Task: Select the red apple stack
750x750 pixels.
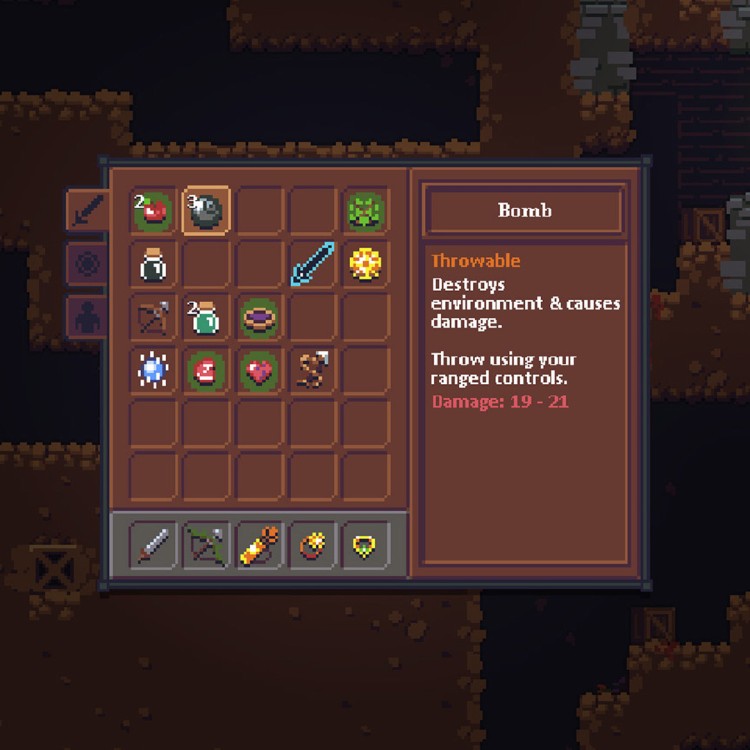Action: tap(153, 211)
